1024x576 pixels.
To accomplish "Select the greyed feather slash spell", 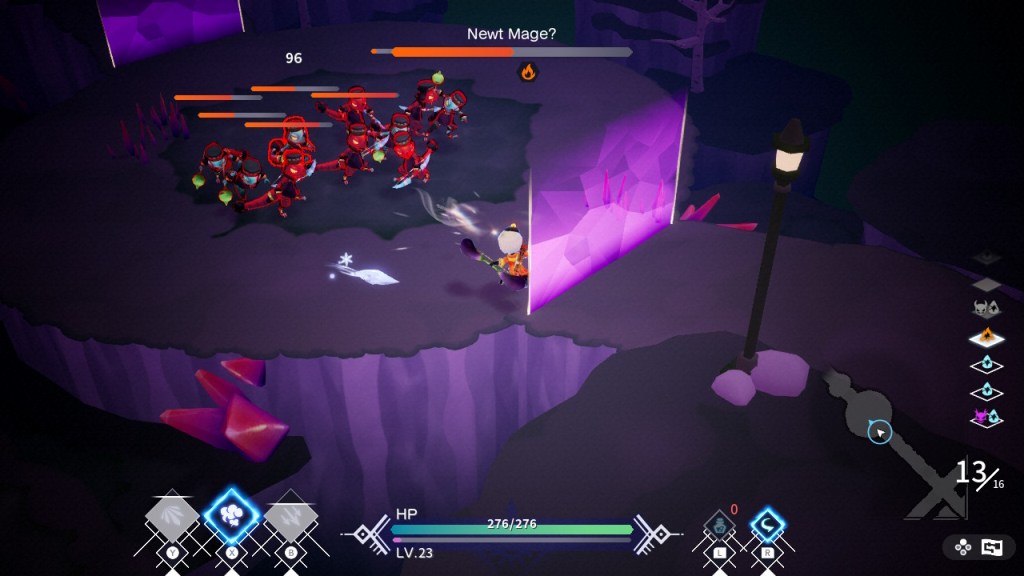I will [x=172, y=517].
